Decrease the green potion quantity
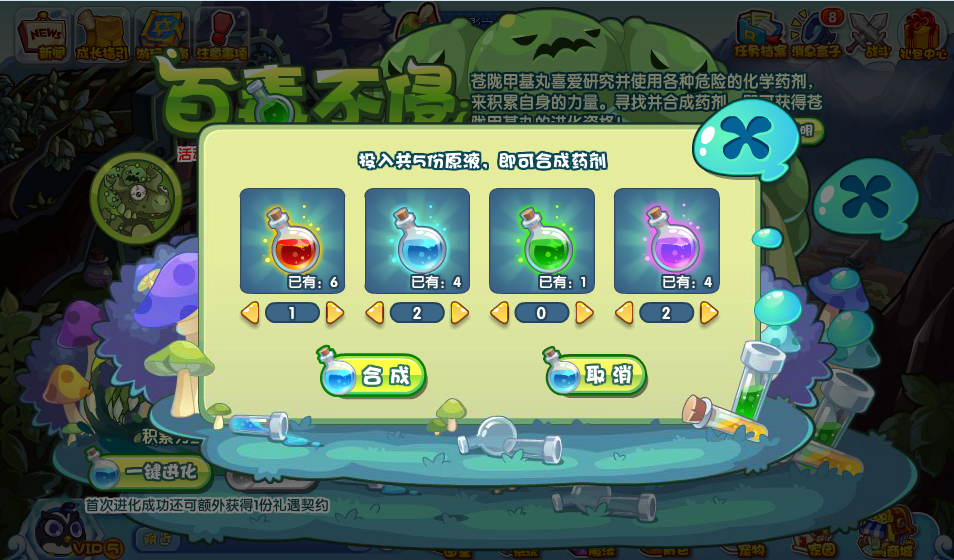The height and width of the screenshot is (560, 954). point(499,313)
